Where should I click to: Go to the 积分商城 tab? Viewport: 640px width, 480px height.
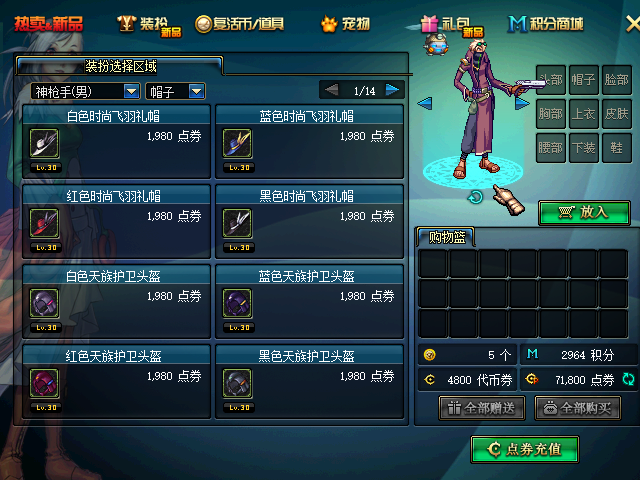tap(546, 23)
